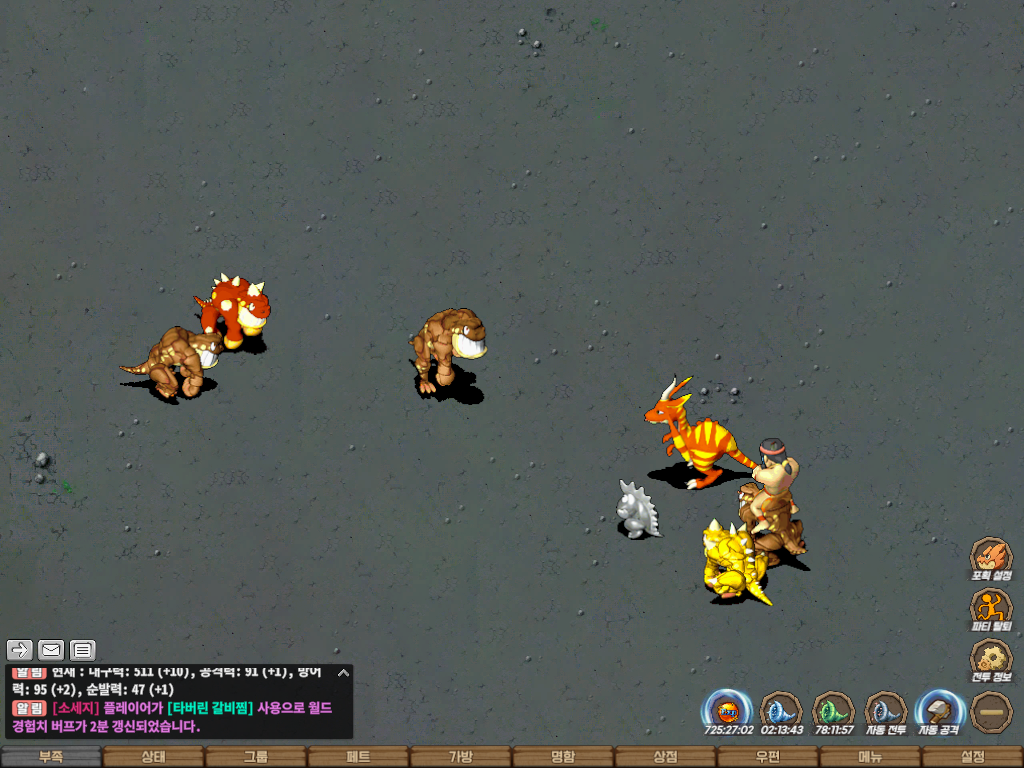Collapse the icon tray with the minus button
1024x768 pixels.
[x=991, y=711]
